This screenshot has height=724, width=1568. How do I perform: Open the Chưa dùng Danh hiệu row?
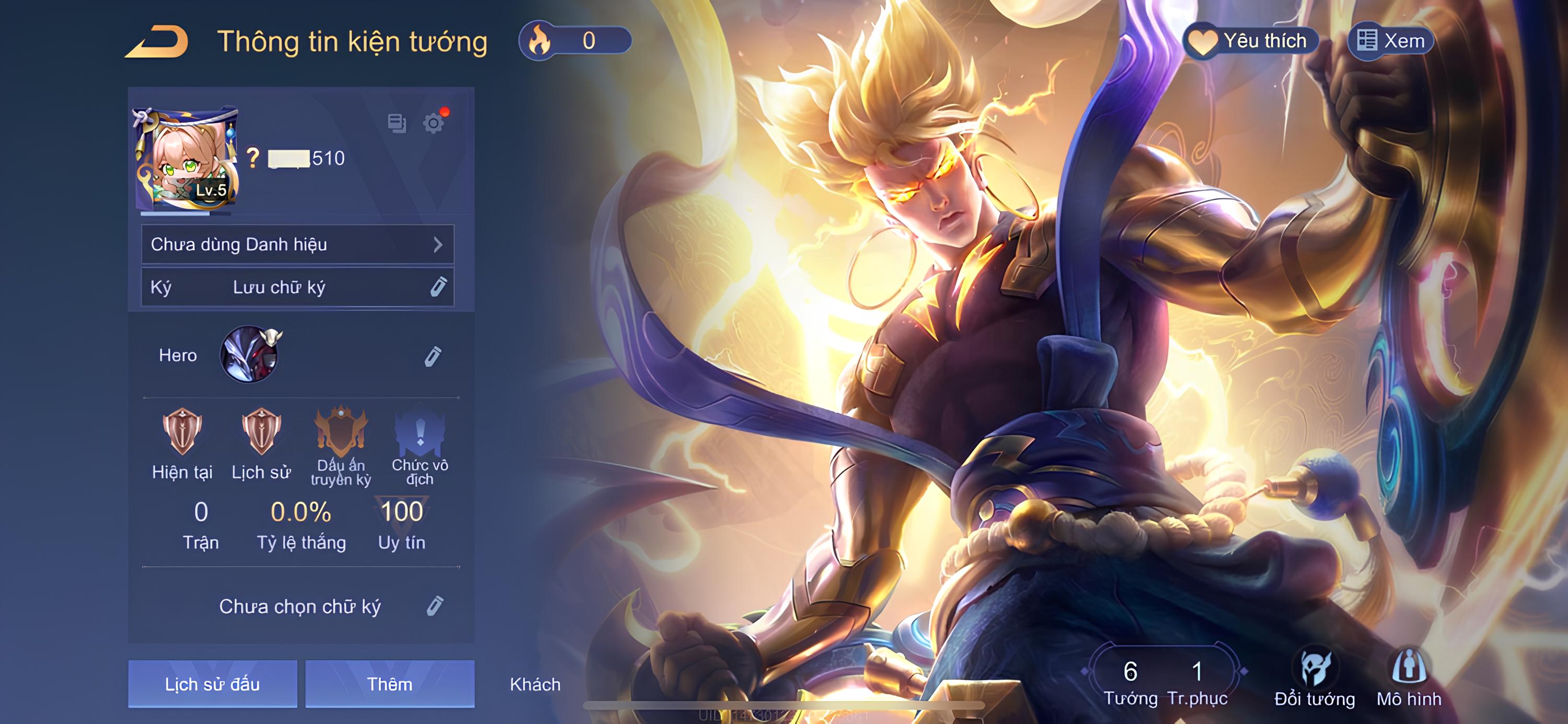pos(297,244)
